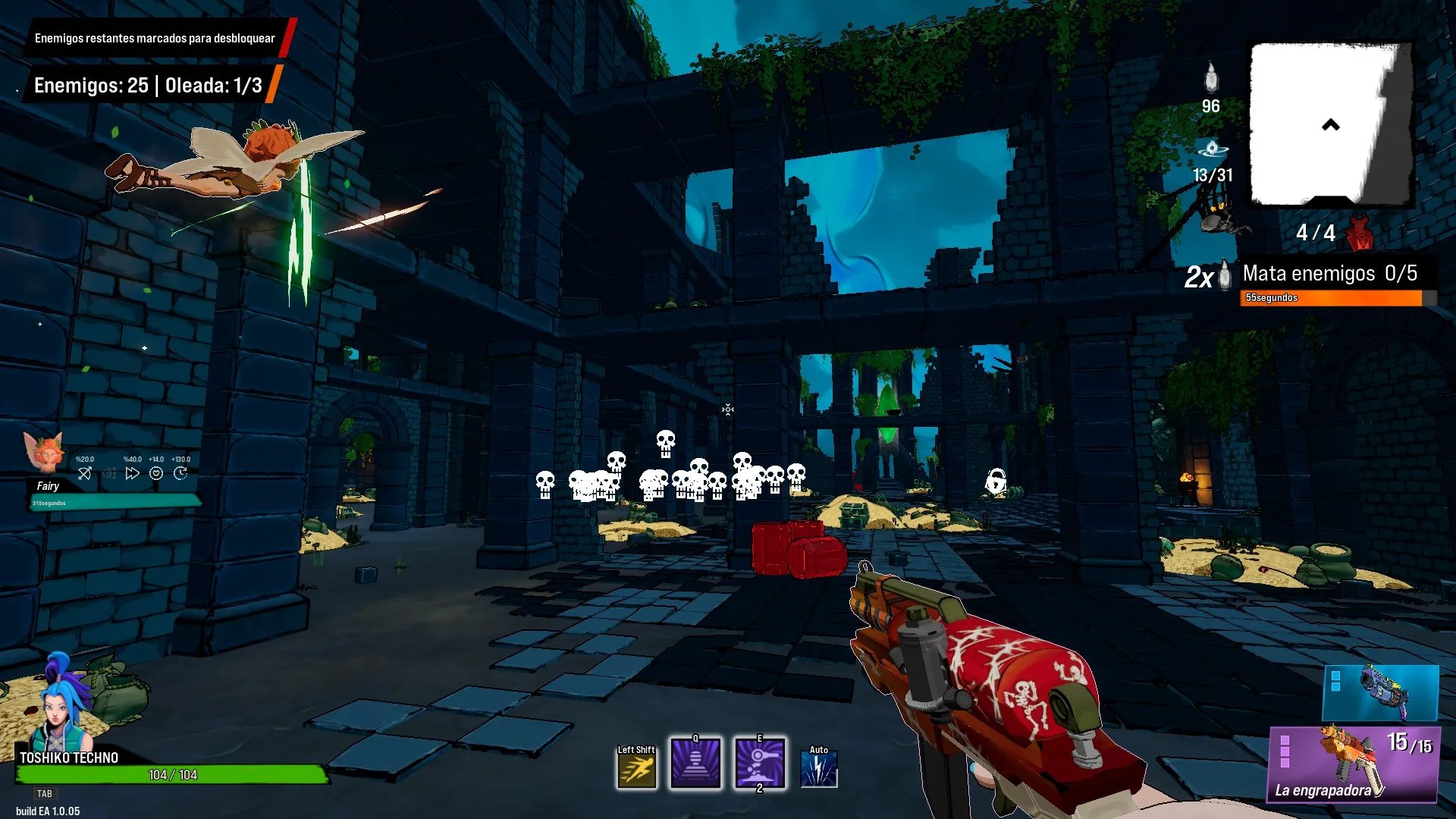Inspect the Fairy clock cooldown buff icon
Viewport: 1456px width, 819px height.
tap(180, 473)
